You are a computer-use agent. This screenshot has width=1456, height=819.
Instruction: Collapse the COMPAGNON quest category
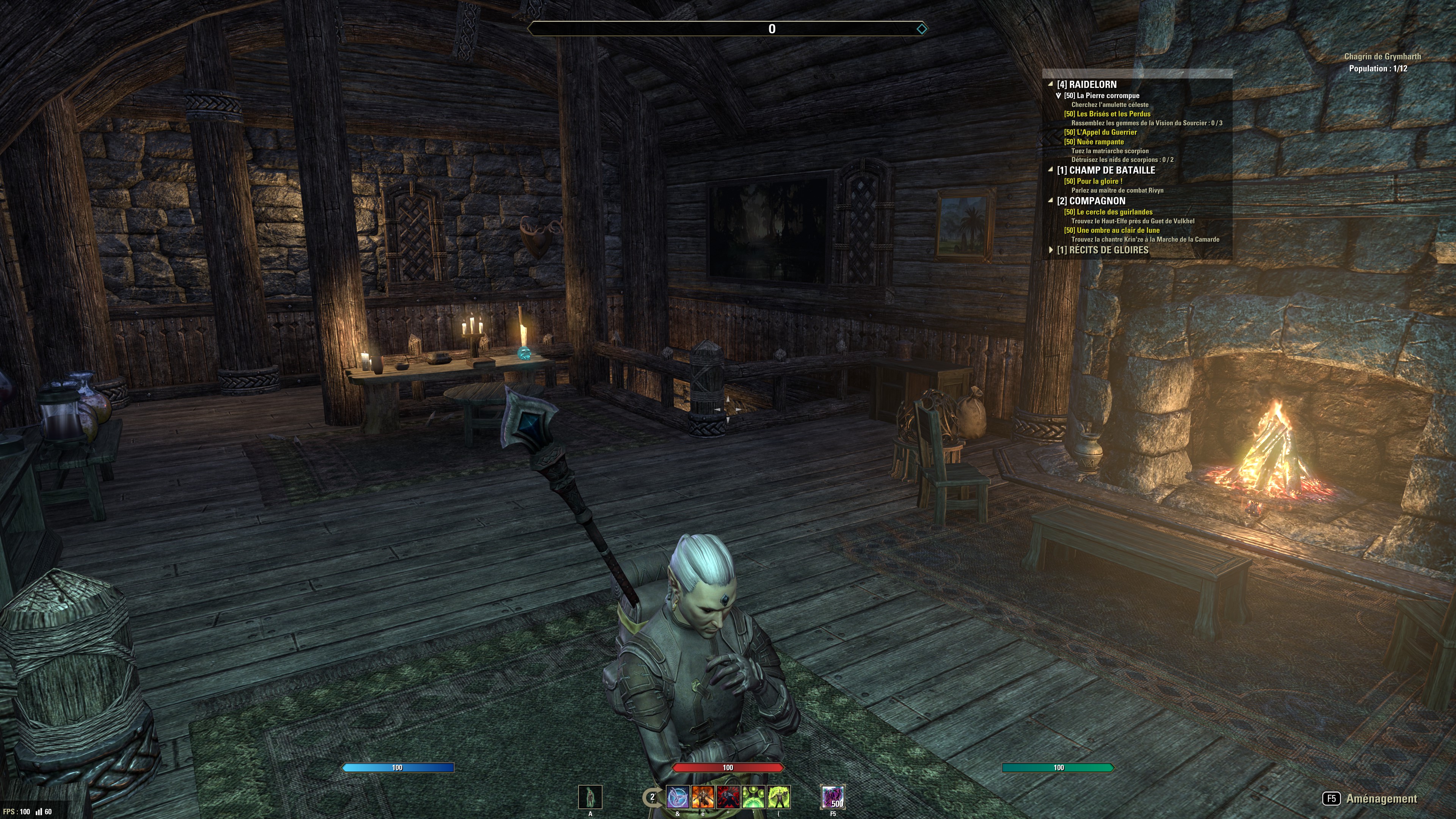tap(1051, 201)
